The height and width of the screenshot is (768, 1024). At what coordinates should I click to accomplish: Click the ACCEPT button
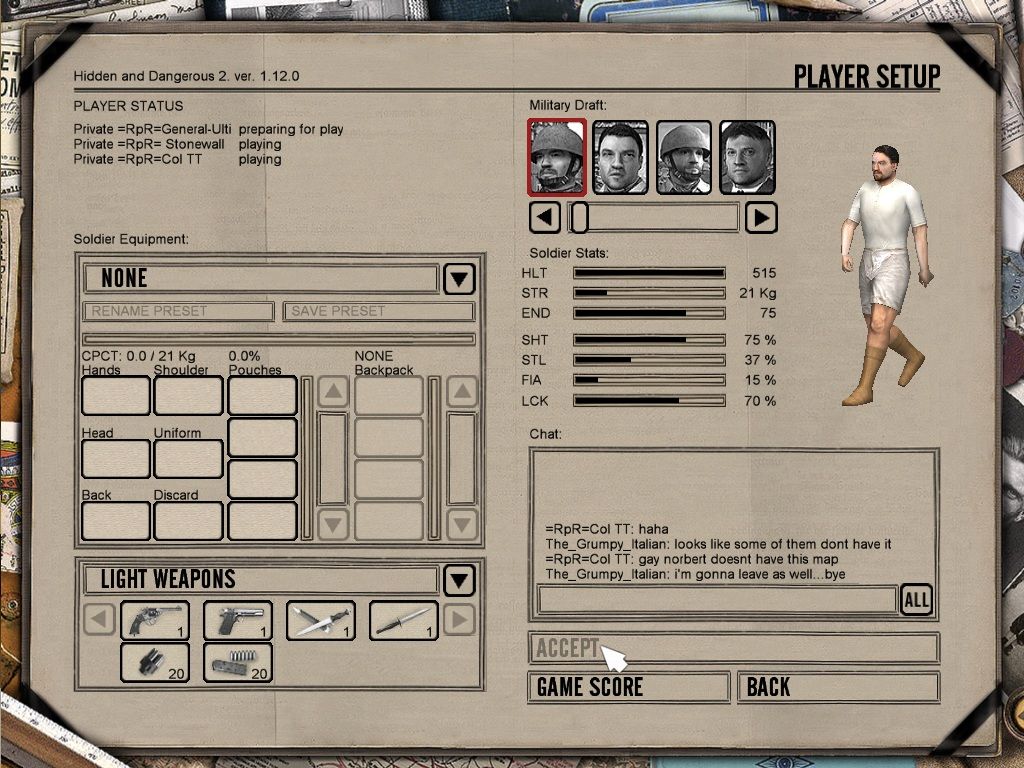coord(733,648)
